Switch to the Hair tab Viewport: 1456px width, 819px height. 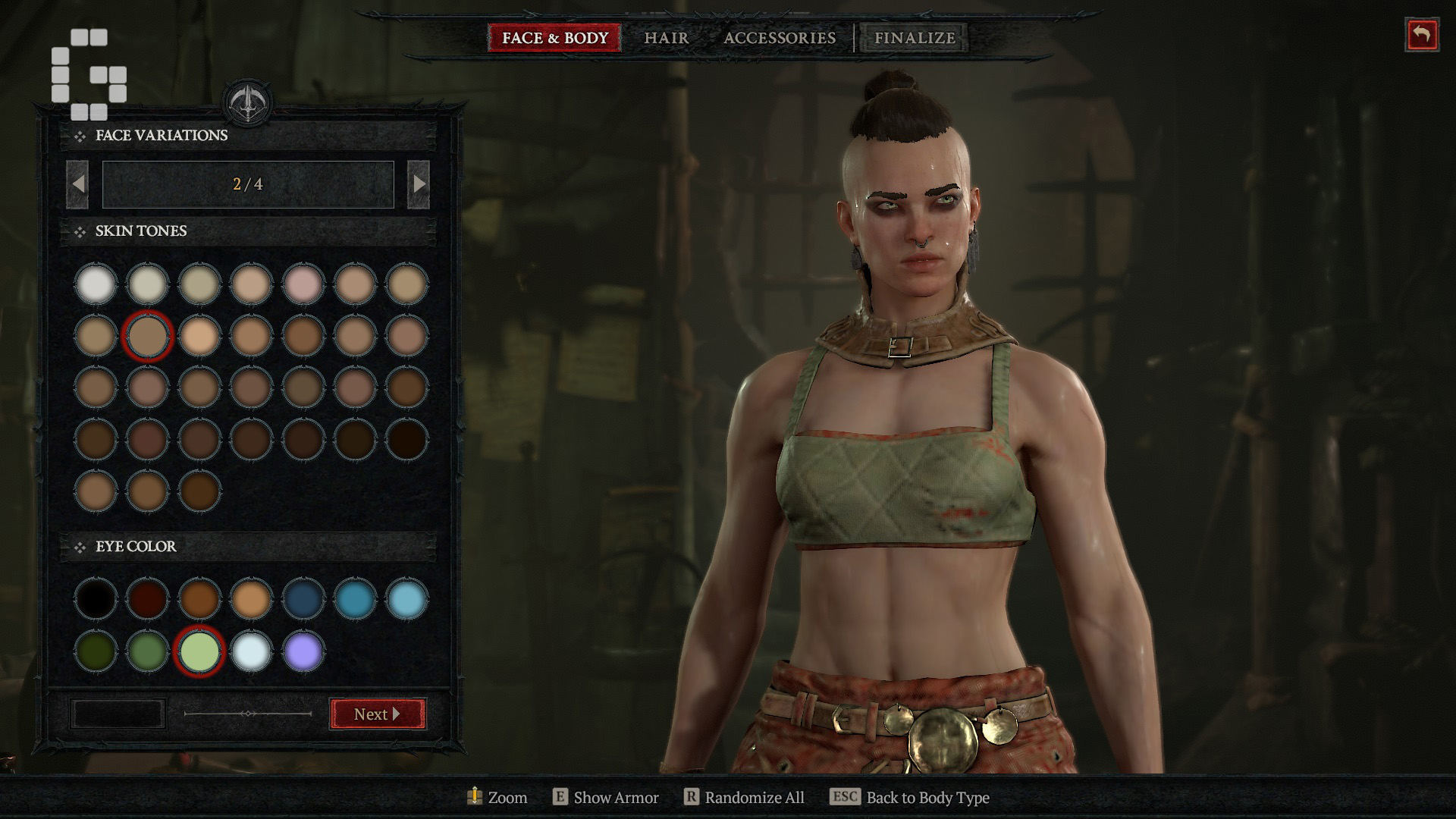coord(666,38)
